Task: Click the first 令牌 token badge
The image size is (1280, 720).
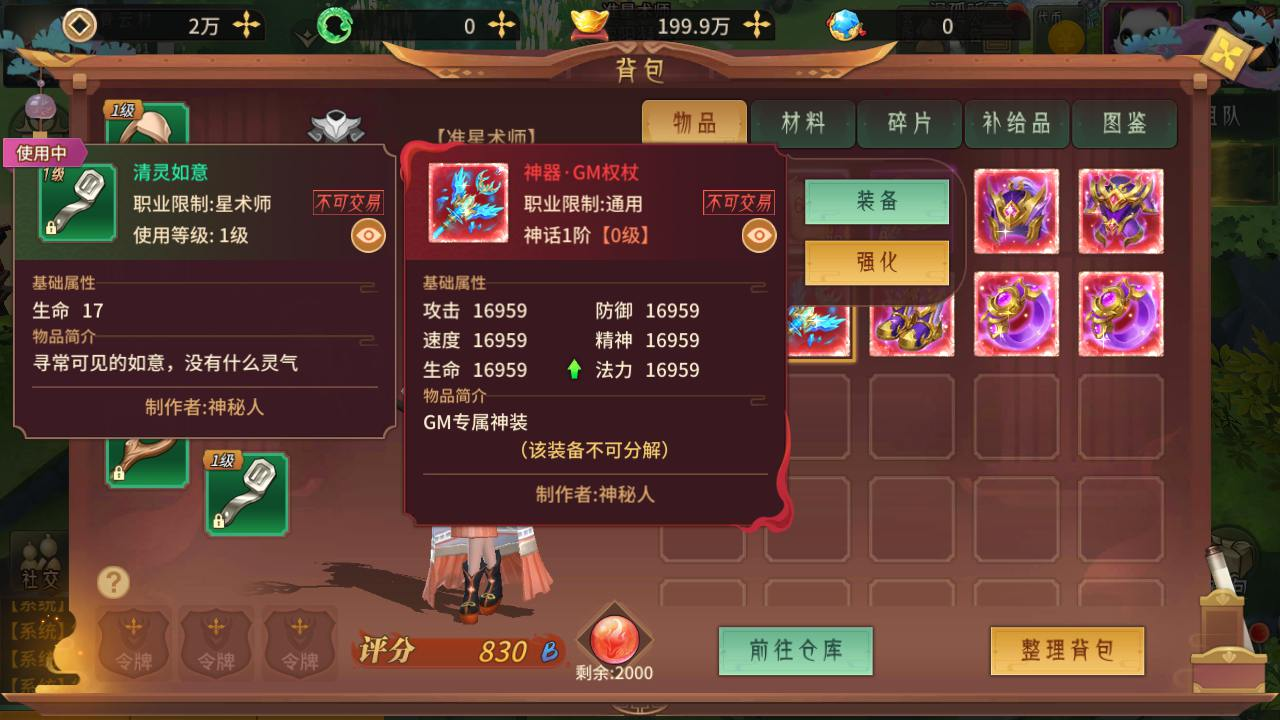Action: click(133, 645)
